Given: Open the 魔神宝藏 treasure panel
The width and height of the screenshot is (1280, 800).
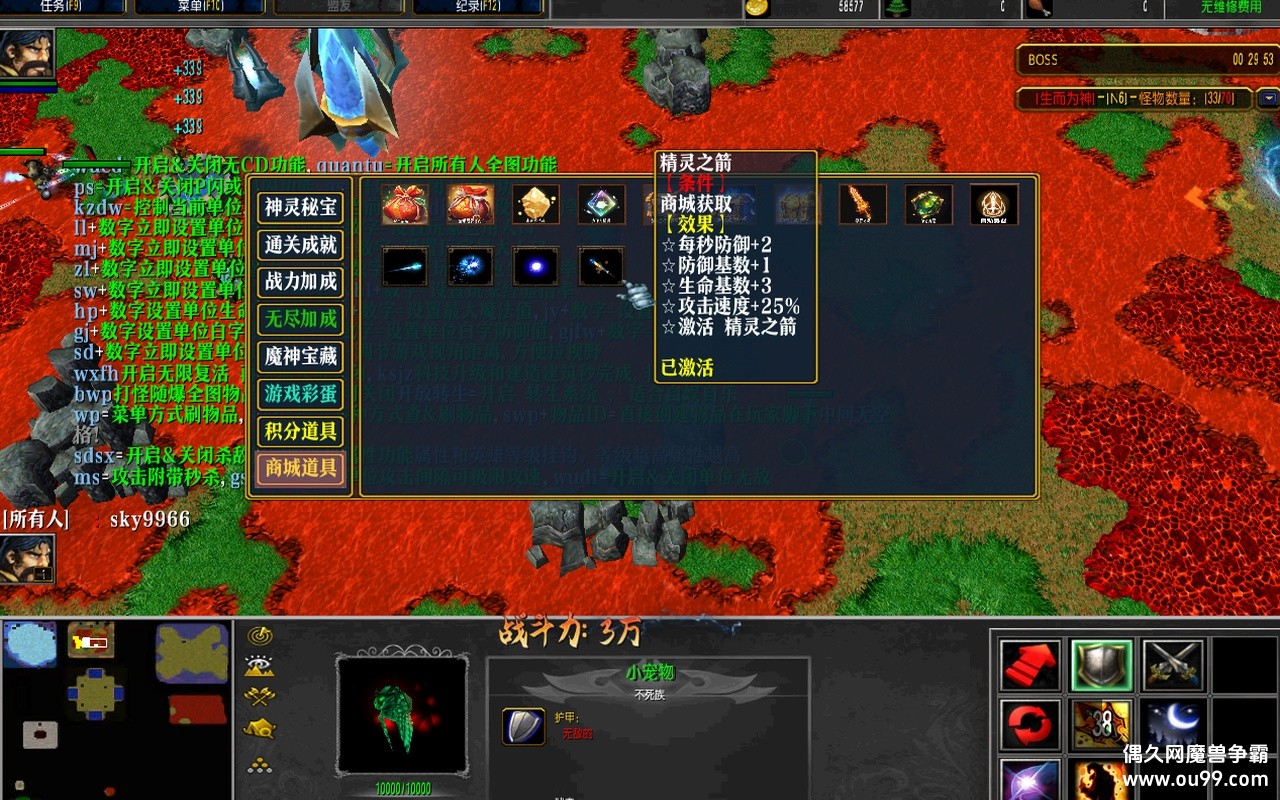Looking at the screenshot, I should click(x=301, y=358).
